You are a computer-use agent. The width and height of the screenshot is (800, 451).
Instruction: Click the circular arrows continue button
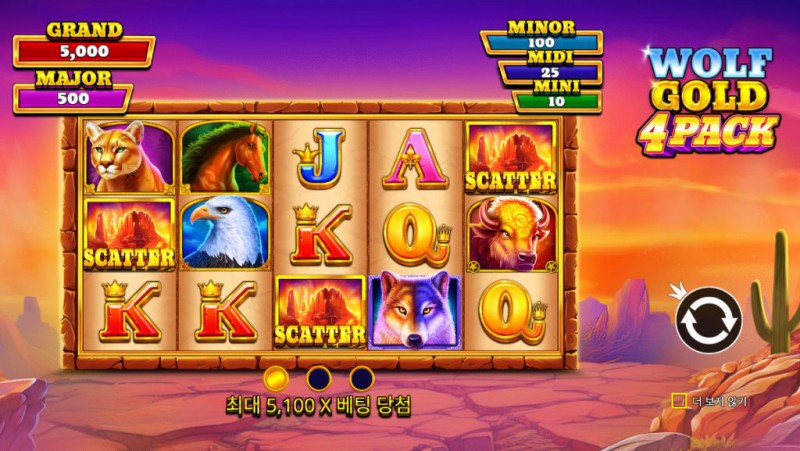708,320
